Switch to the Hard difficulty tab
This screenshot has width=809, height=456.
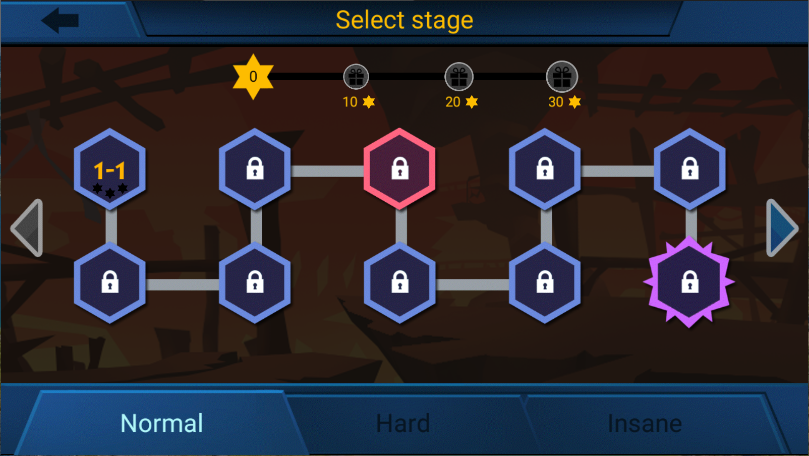click(x=403, y=423)
